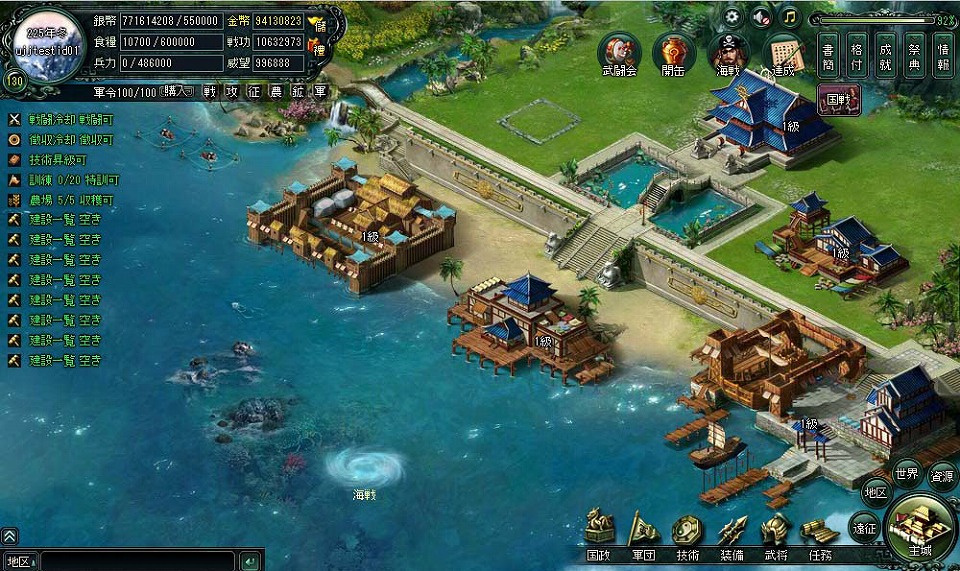Open the gear settings button
The height and width of the screenshot is (571, 960).
pos(733,17)
